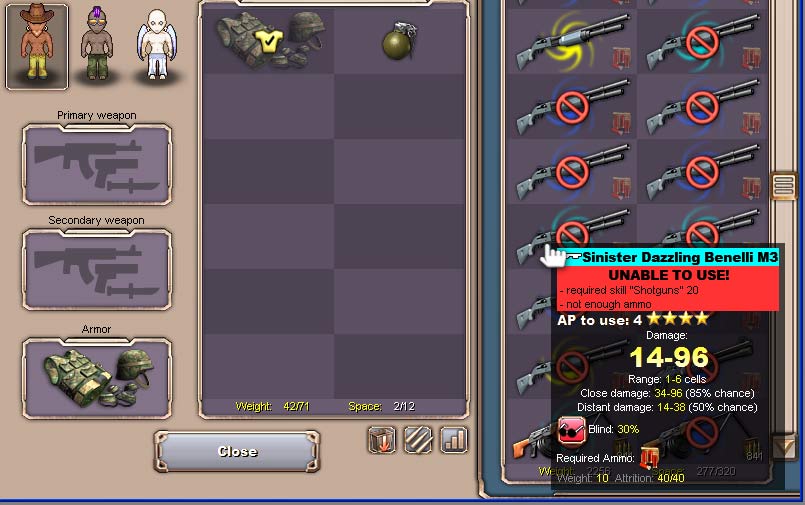Select the cowboy hat character
The image size is (805, 505).
pos(37,45)
